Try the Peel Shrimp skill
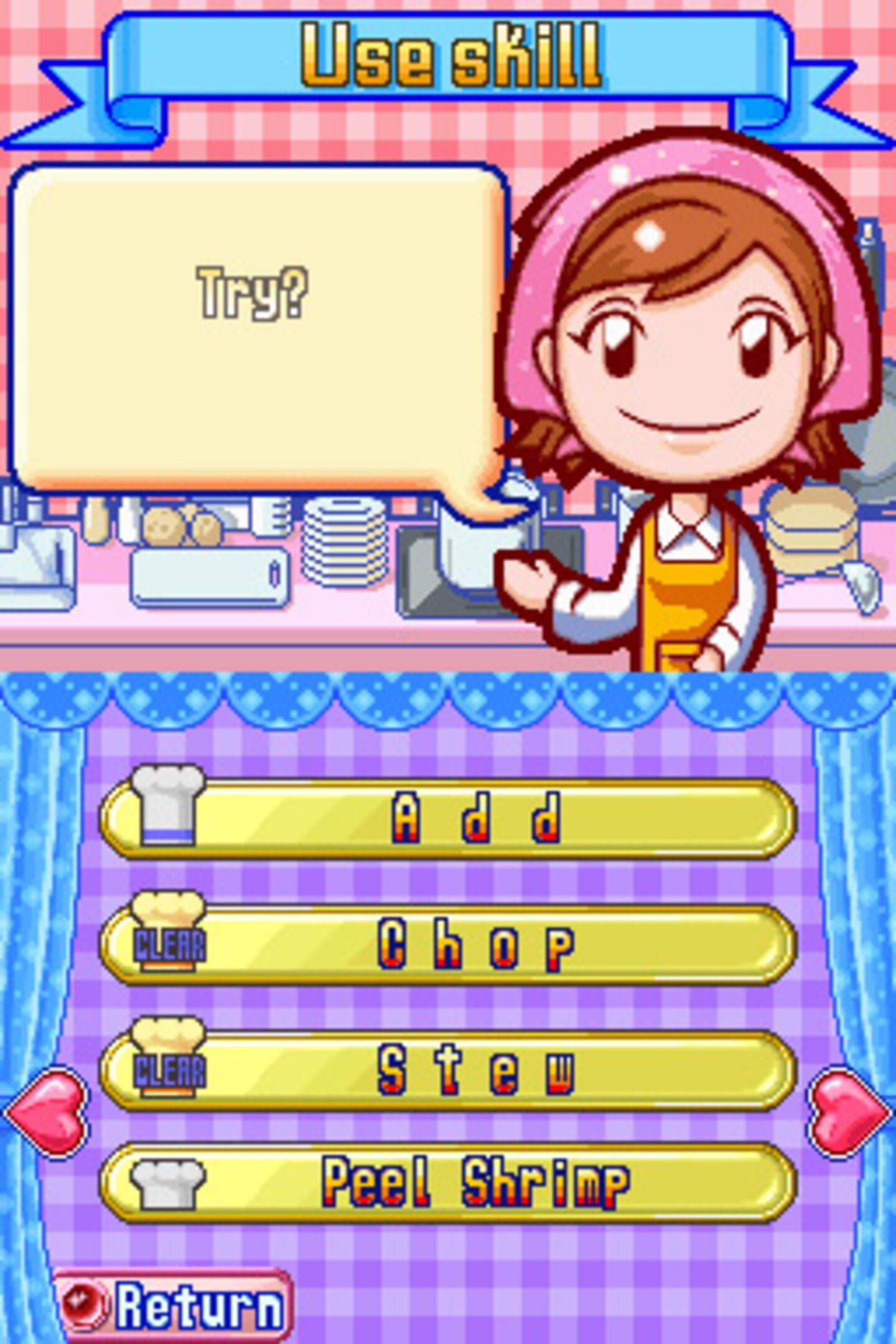Viewport: 896px width, 1344px height. [x=448, y=1182]
